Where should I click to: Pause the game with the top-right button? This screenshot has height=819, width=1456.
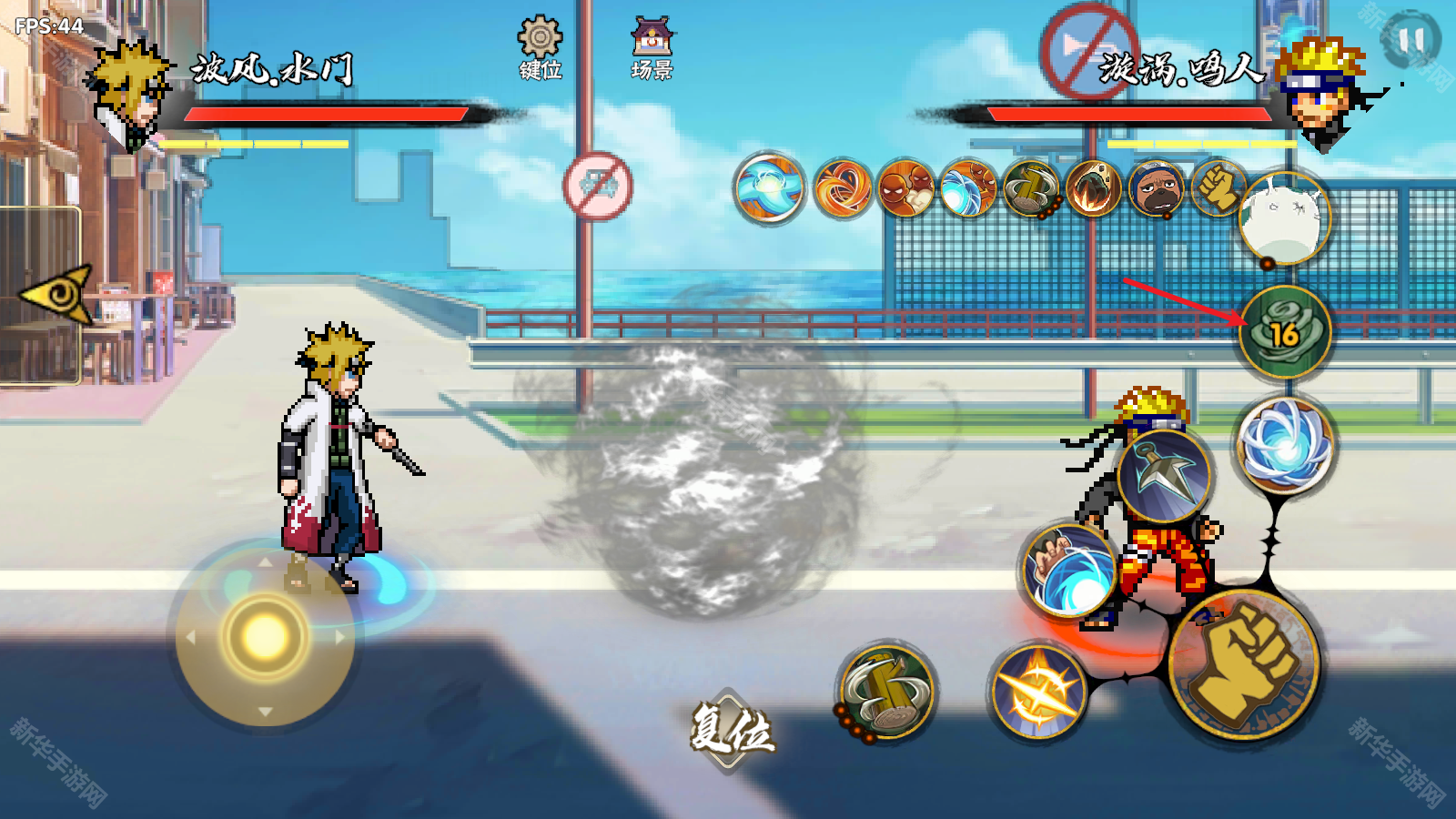pyautogui.click(x=1410, y=39)
